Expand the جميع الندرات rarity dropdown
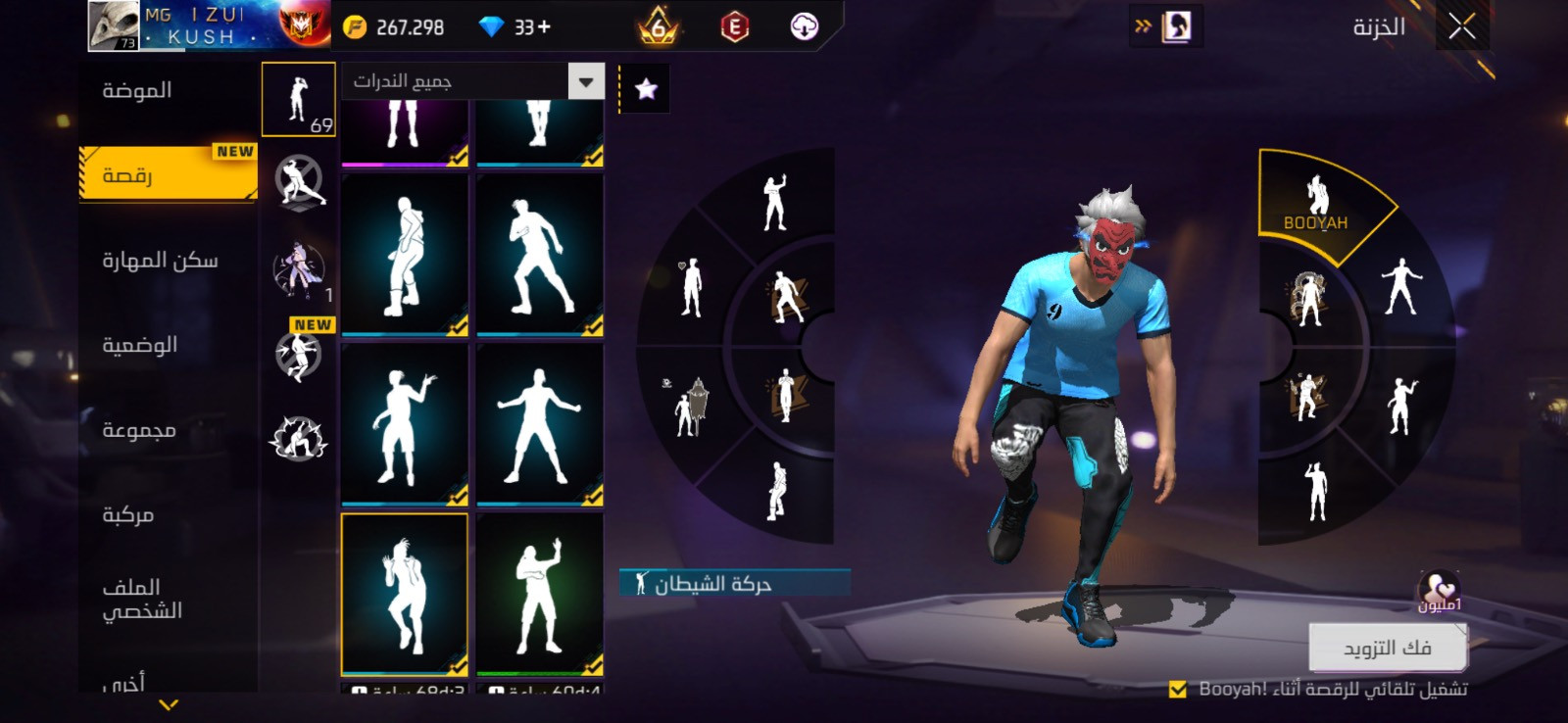This screenshot has width=1568, height=723. coord(586,81)
